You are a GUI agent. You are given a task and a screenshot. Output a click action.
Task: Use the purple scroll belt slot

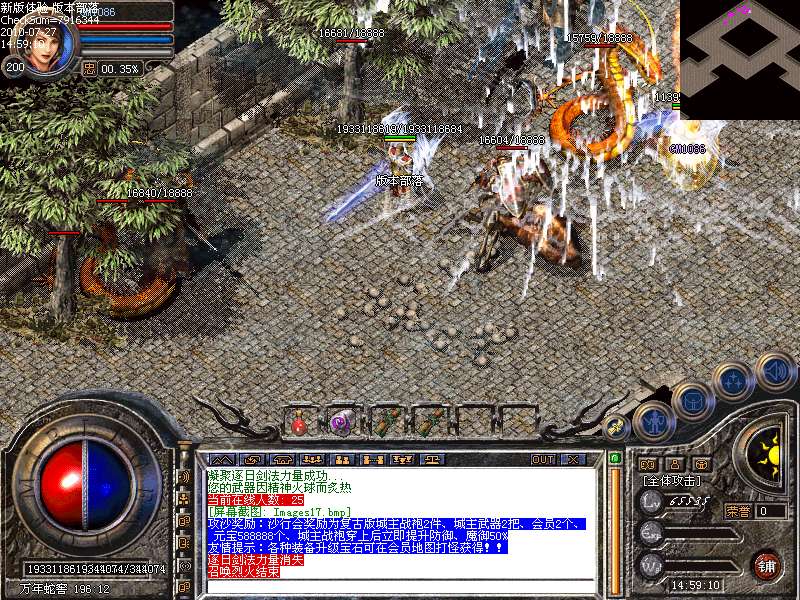coord(340,423)
